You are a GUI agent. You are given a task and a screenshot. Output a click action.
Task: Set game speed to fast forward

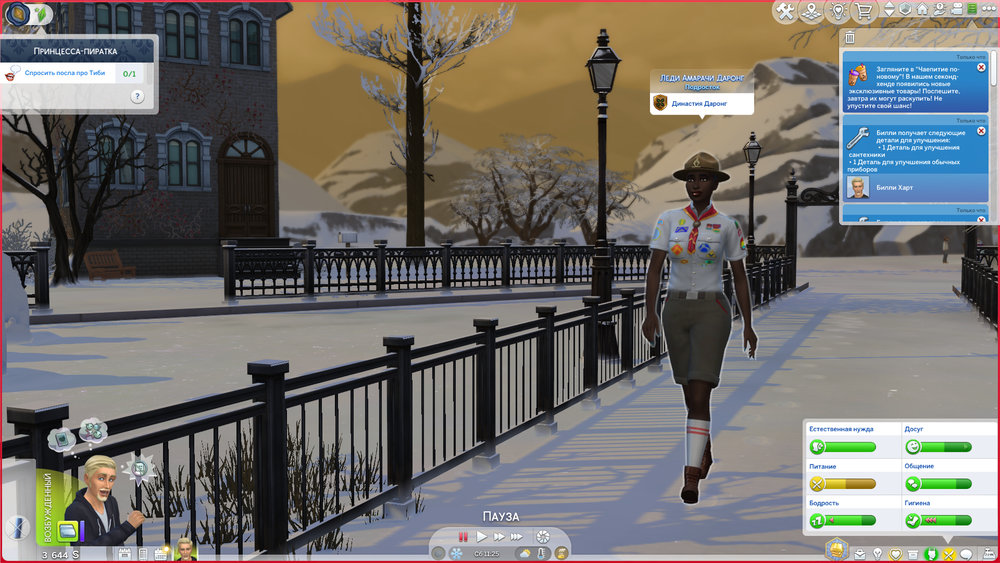499,537
